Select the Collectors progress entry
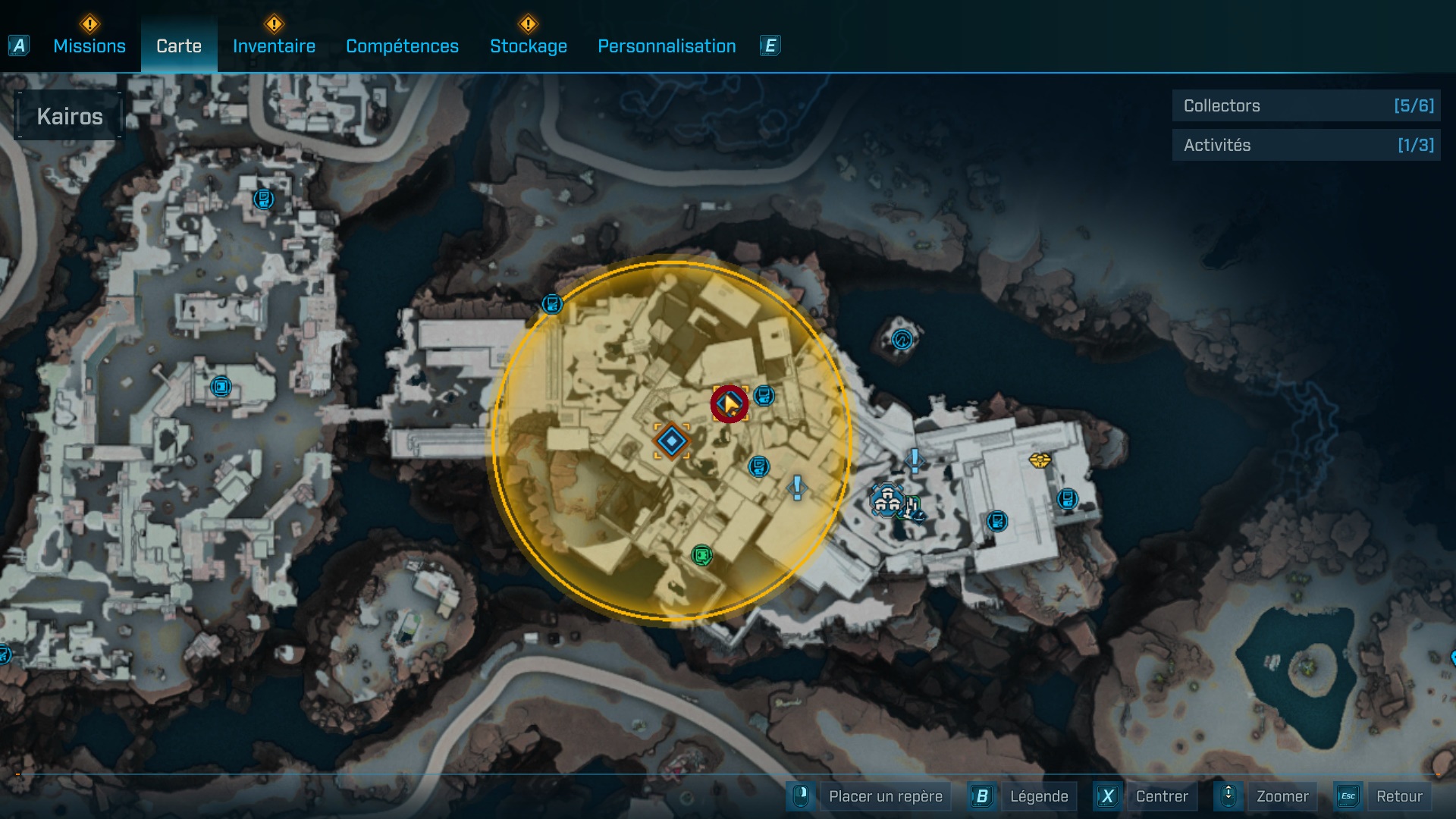This screenshot has height=819, width=1456. [x=1306, y=105]
